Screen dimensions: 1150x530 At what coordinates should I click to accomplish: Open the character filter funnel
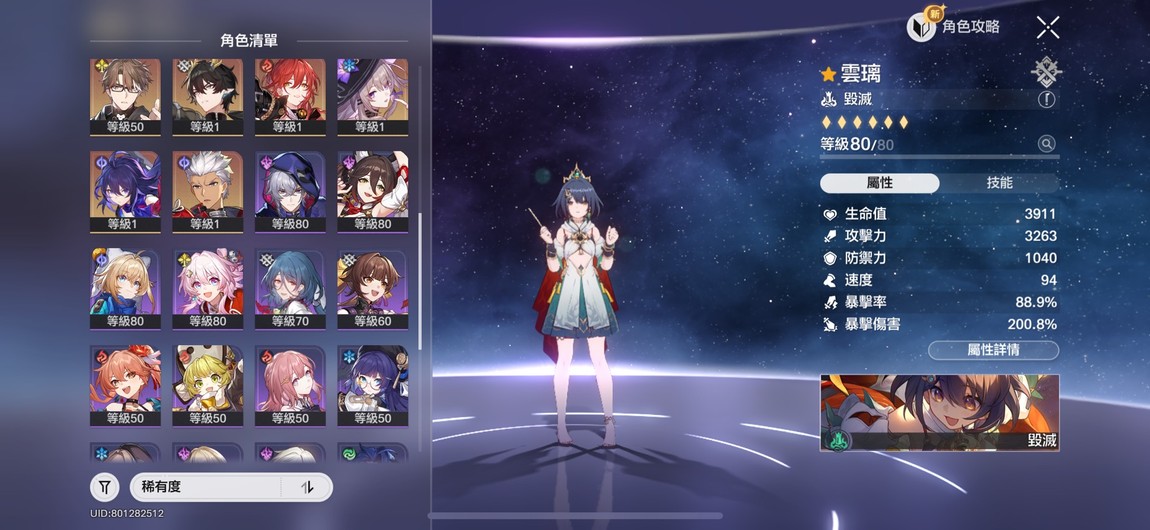tap(105, 487)
